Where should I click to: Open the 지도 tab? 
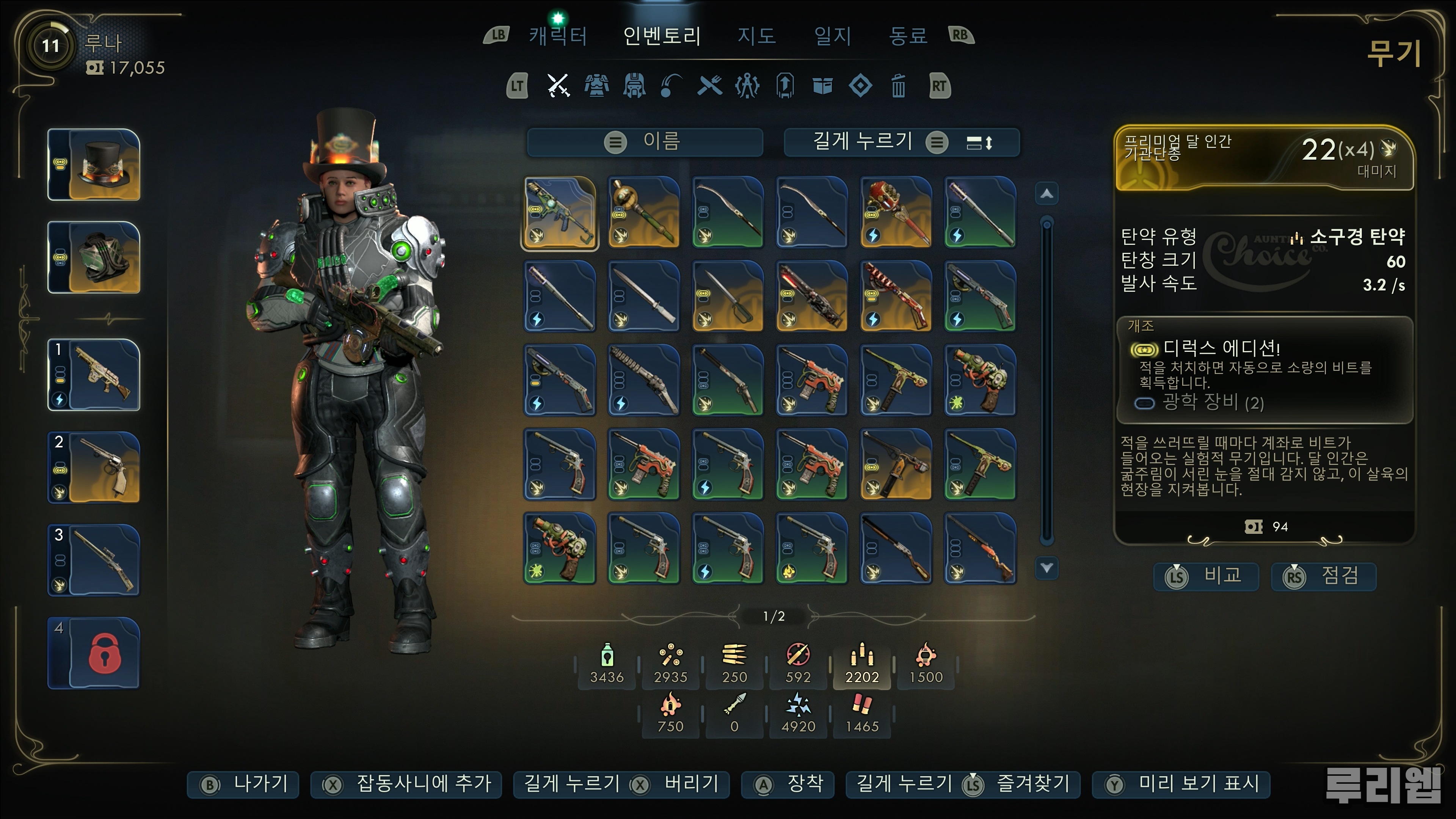756,36
